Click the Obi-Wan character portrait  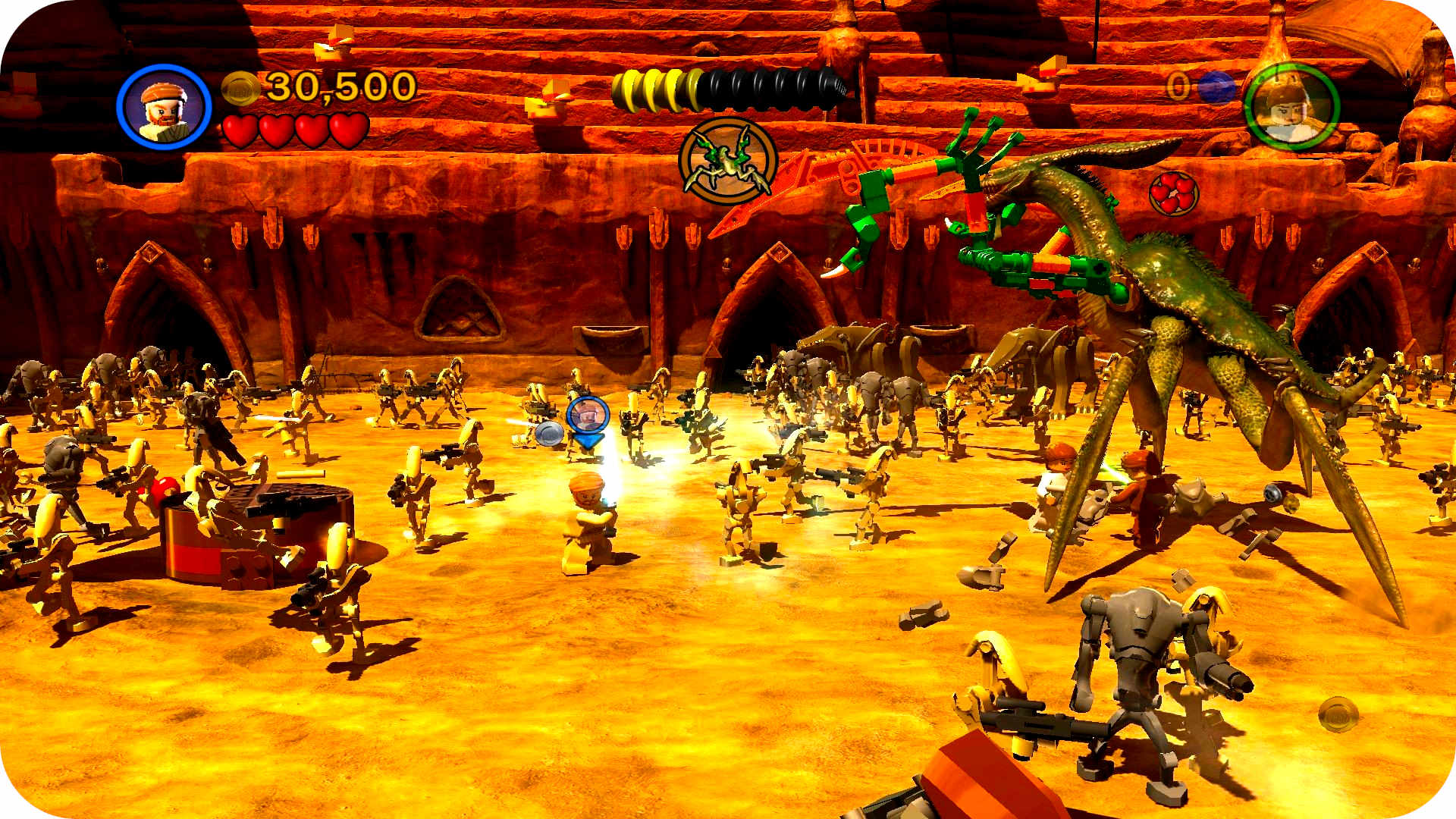coord(167,106)
